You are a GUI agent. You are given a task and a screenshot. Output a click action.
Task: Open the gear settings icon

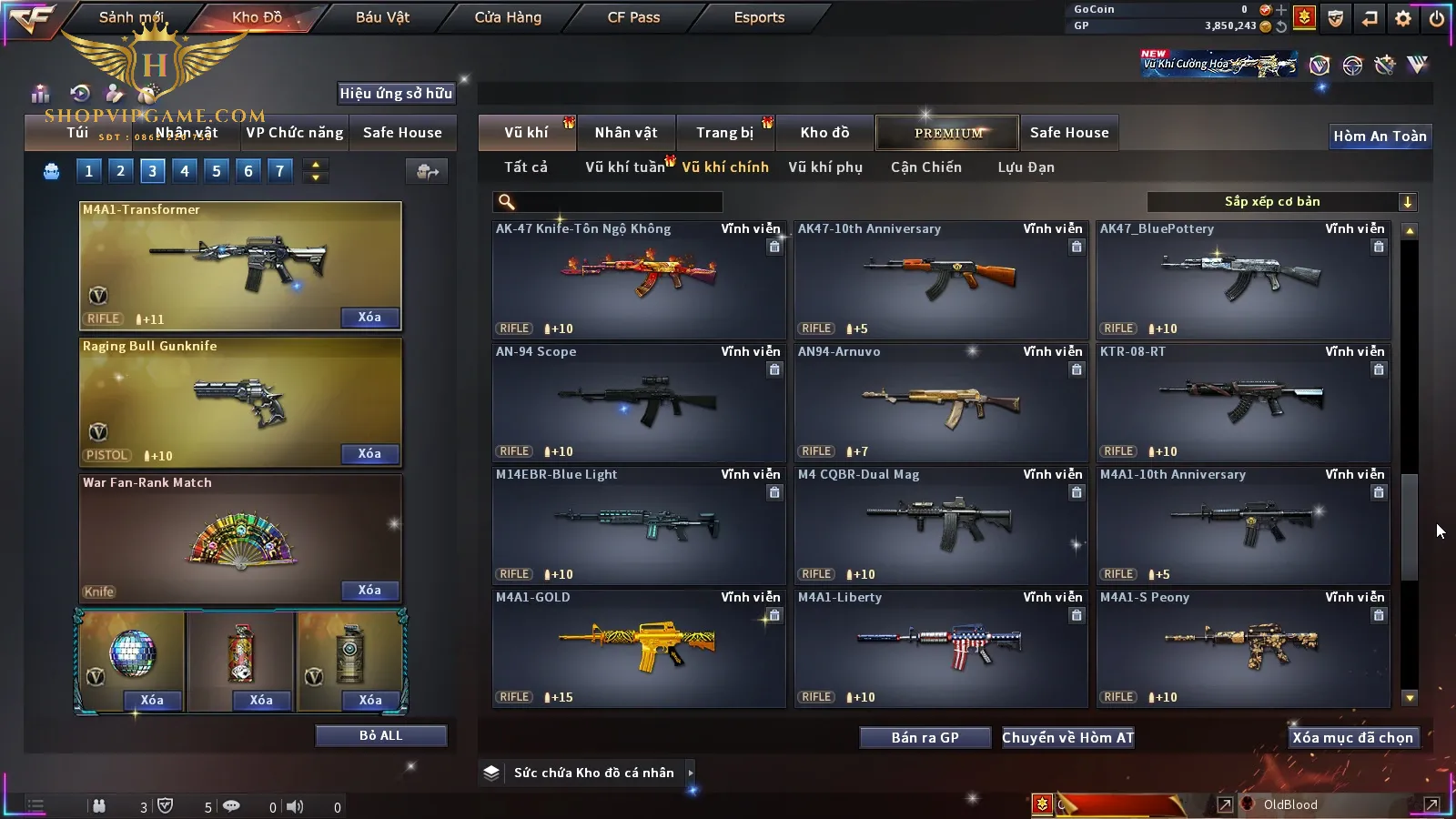tap(1403, 18)
